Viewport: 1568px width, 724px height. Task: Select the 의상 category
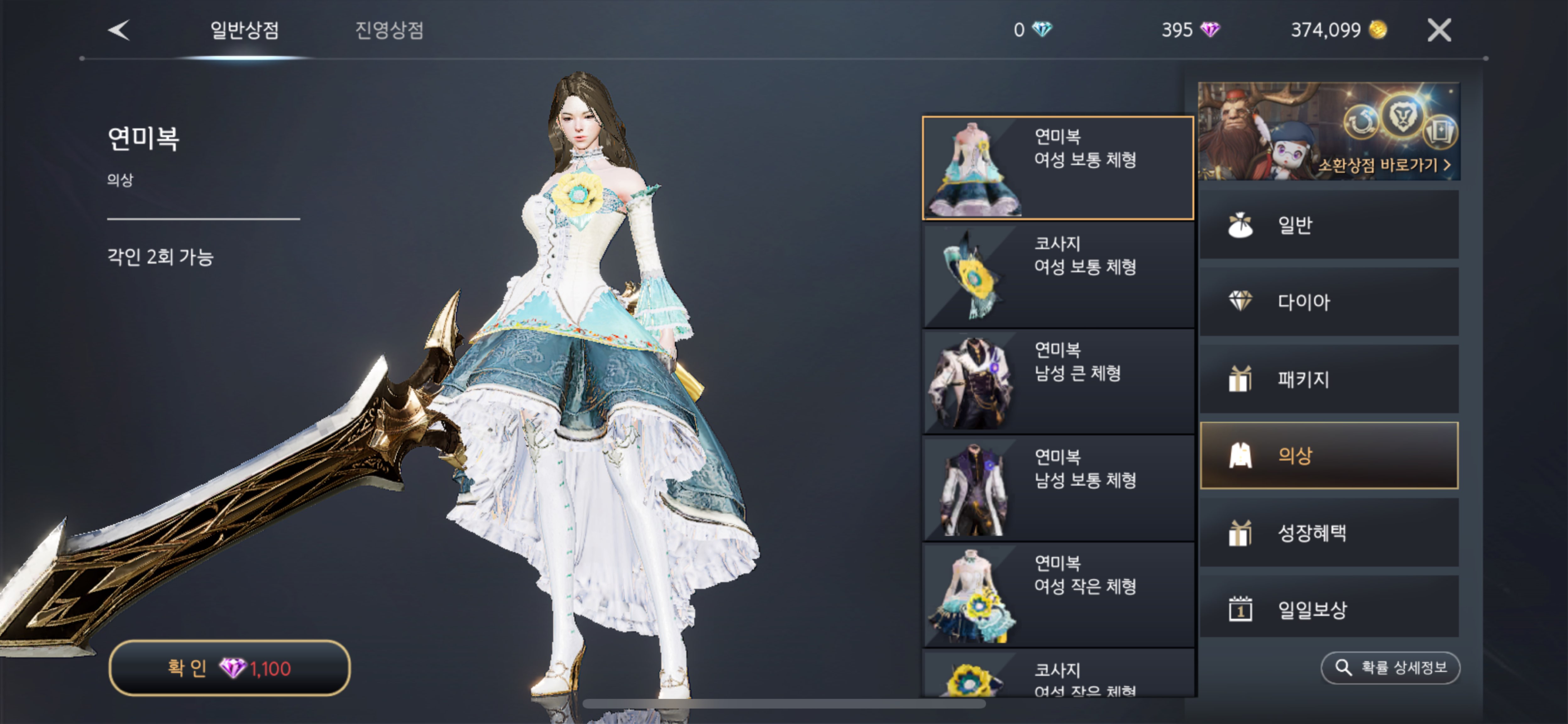click(x=1329, y=456)
